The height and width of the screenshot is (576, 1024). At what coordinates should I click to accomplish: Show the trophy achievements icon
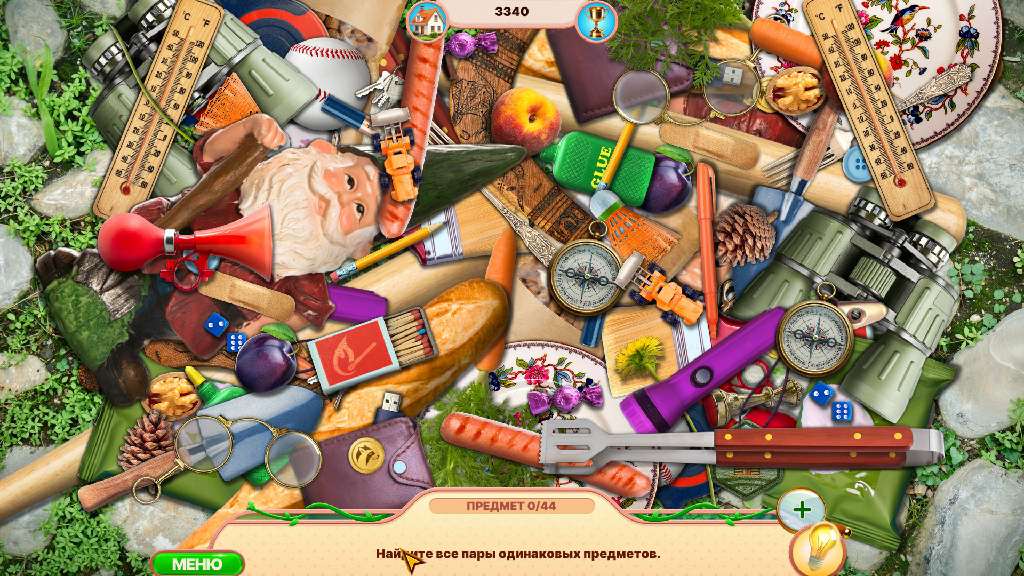(x=596, y=21)
